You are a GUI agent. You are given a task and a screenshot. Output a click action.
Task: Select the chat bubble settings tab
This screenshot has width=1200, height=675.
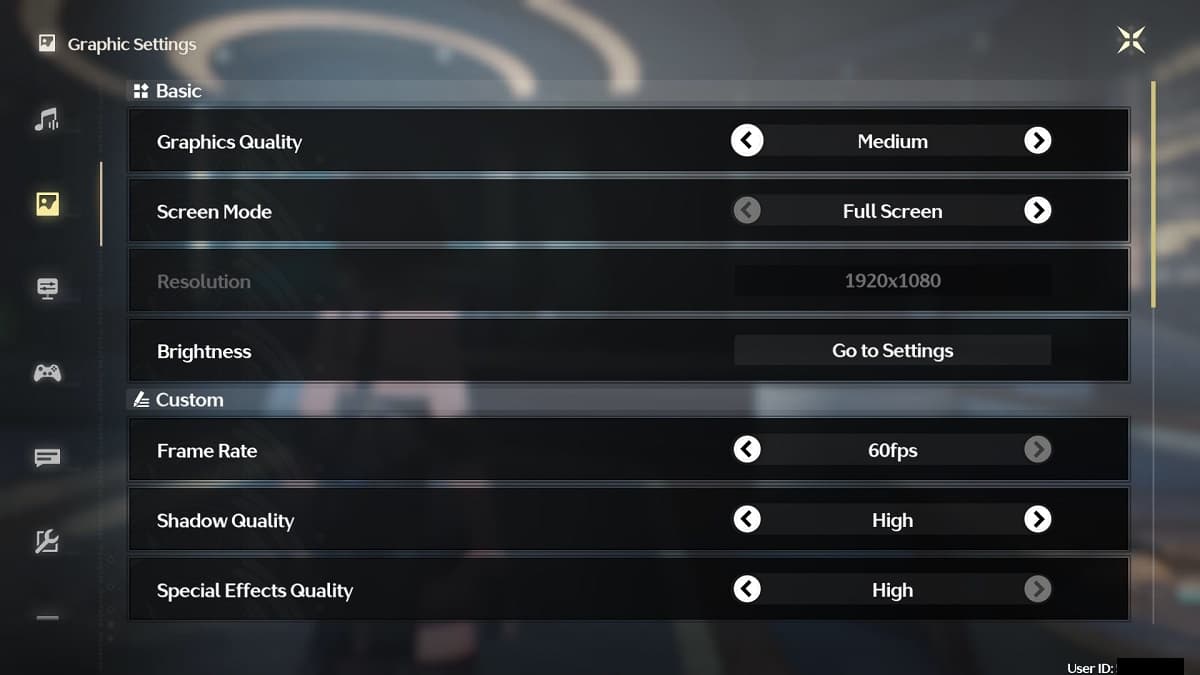tap(47, 458)
